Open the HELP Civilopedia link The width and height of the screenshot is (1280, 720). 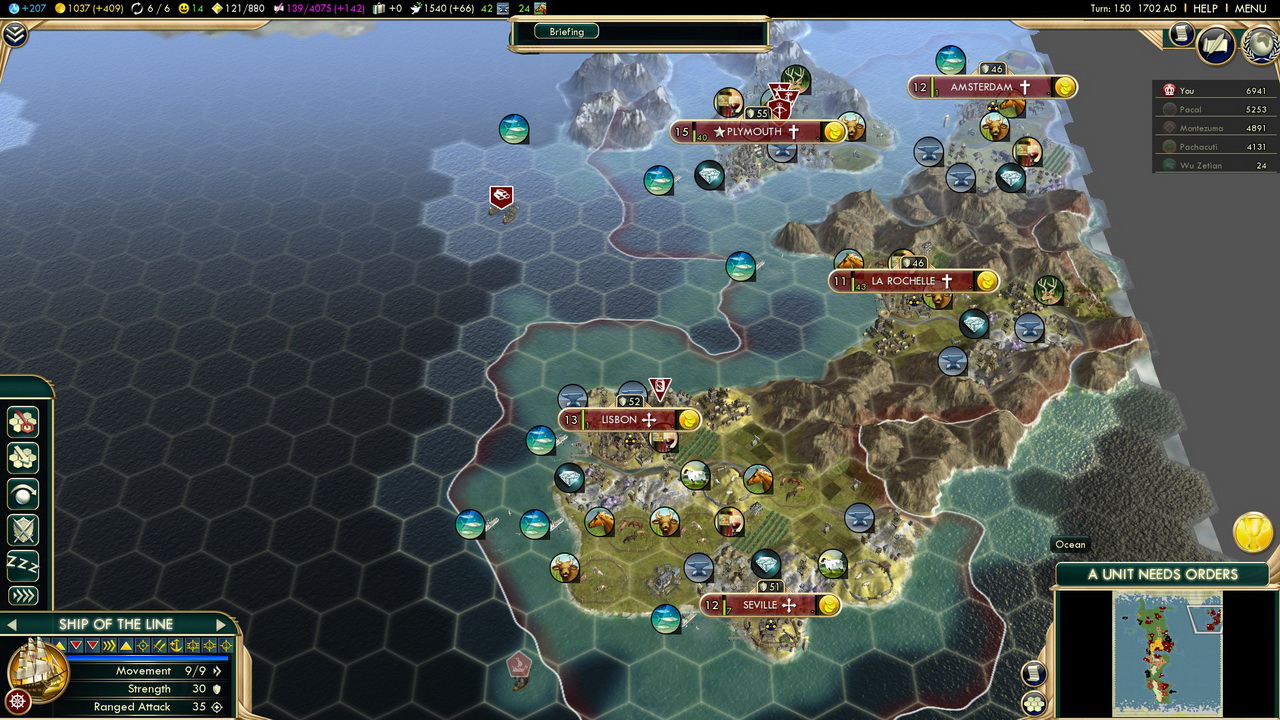[1205, 8]
